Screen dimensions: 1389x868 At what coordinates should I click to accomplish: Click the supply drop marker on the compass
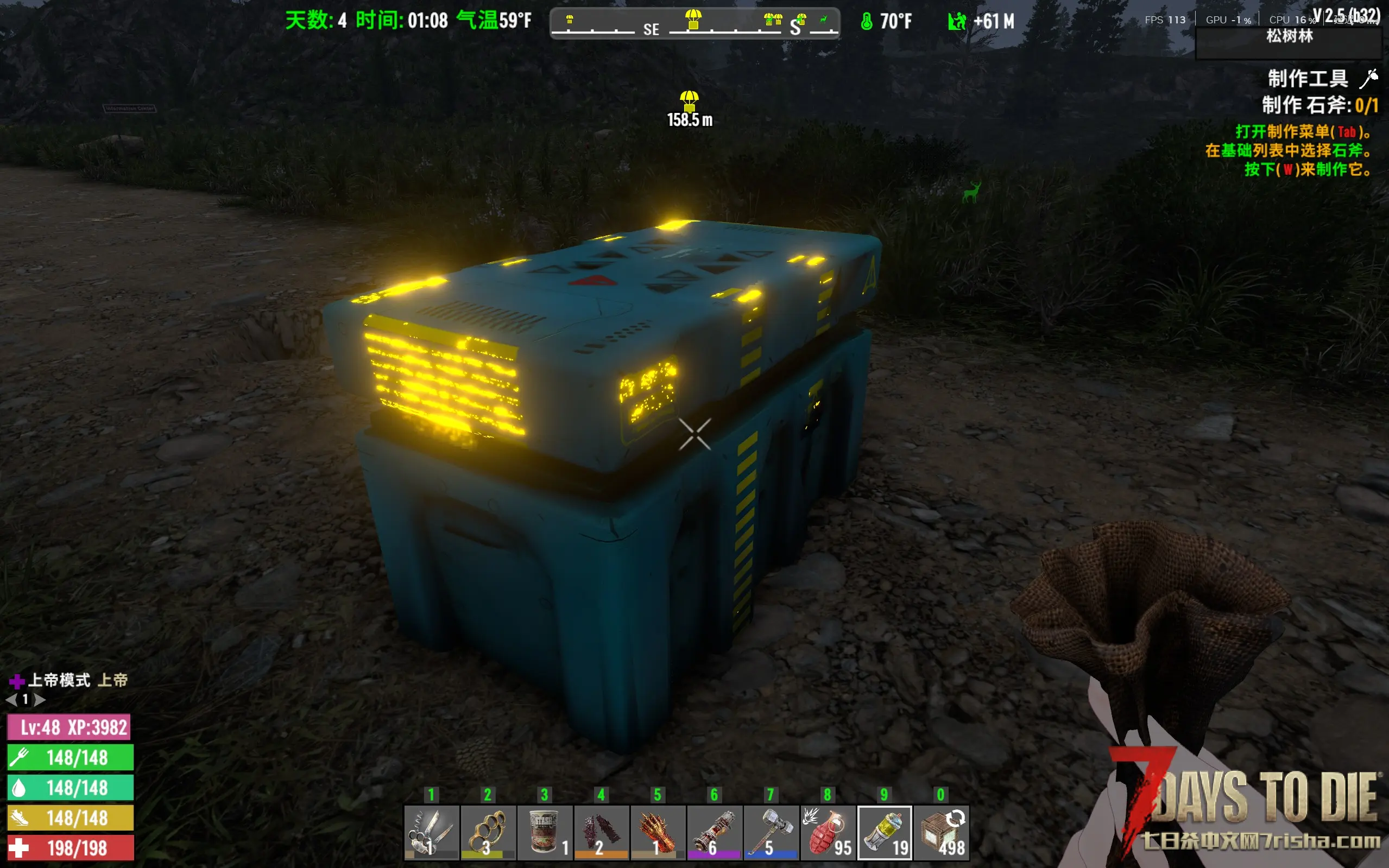pos(693,20)
